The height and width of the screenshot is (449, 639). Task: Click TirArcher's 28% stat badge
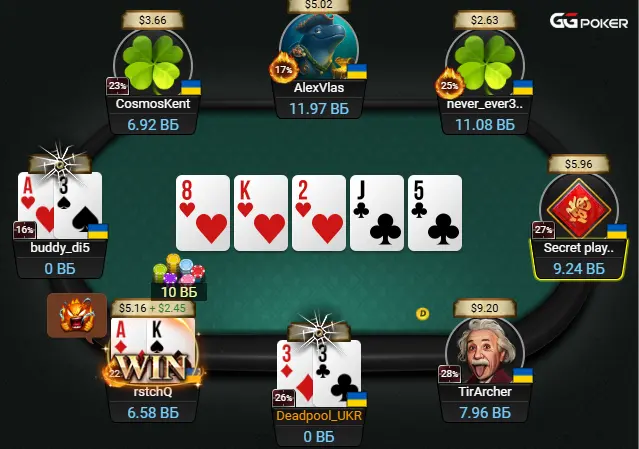pos(447,374)
